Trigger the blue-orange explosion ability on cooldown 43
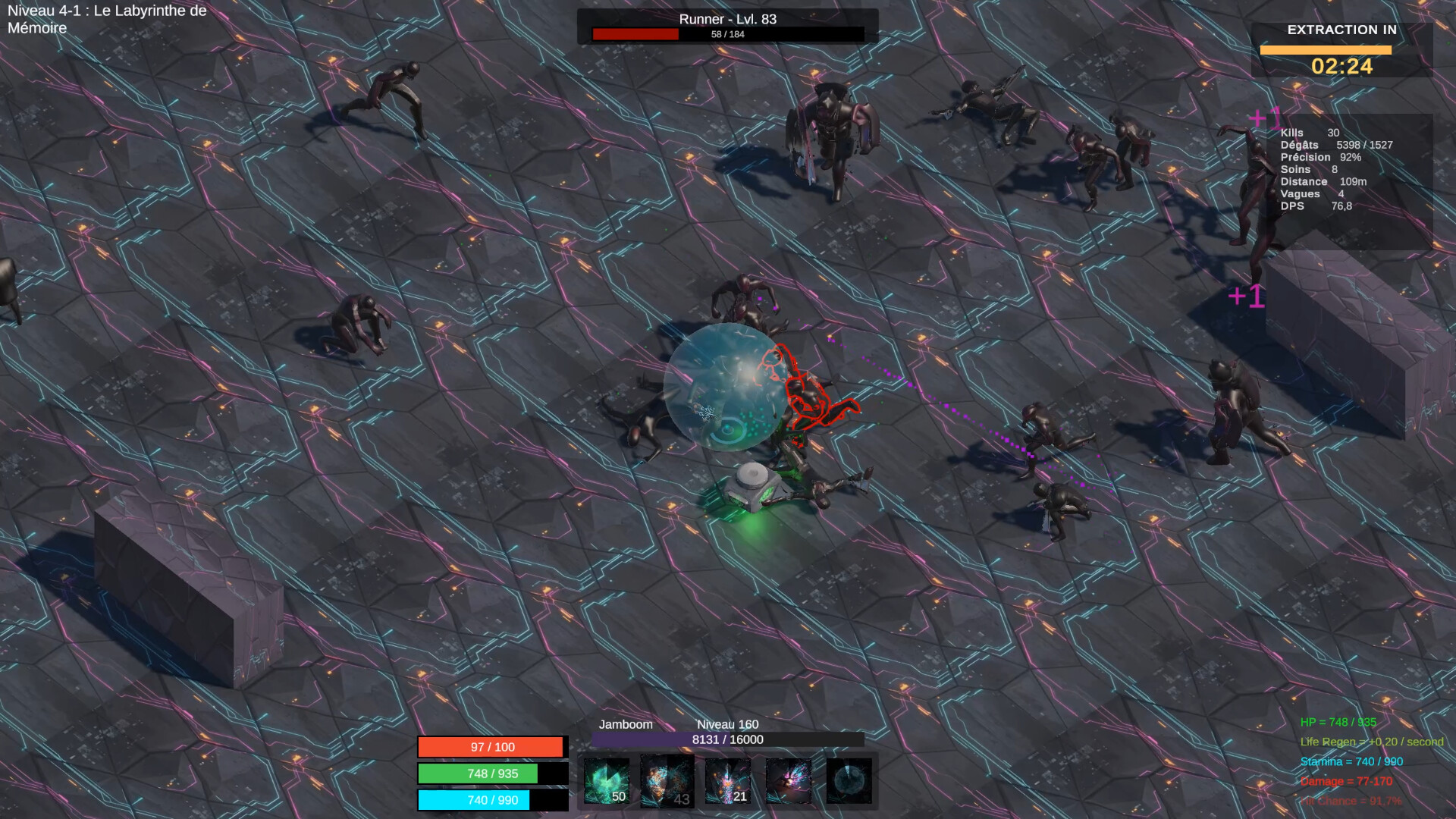The height and width of the screenshot is (819, 1456). click(x=667, y=780)
